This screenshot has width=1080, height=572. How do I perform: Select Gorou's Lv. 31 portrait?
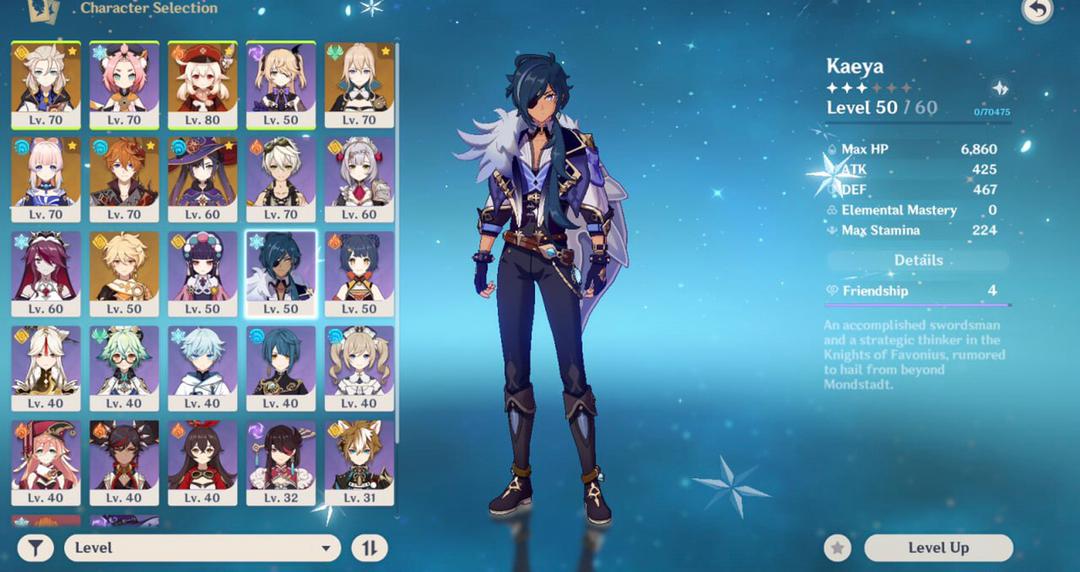pos(359,462)
